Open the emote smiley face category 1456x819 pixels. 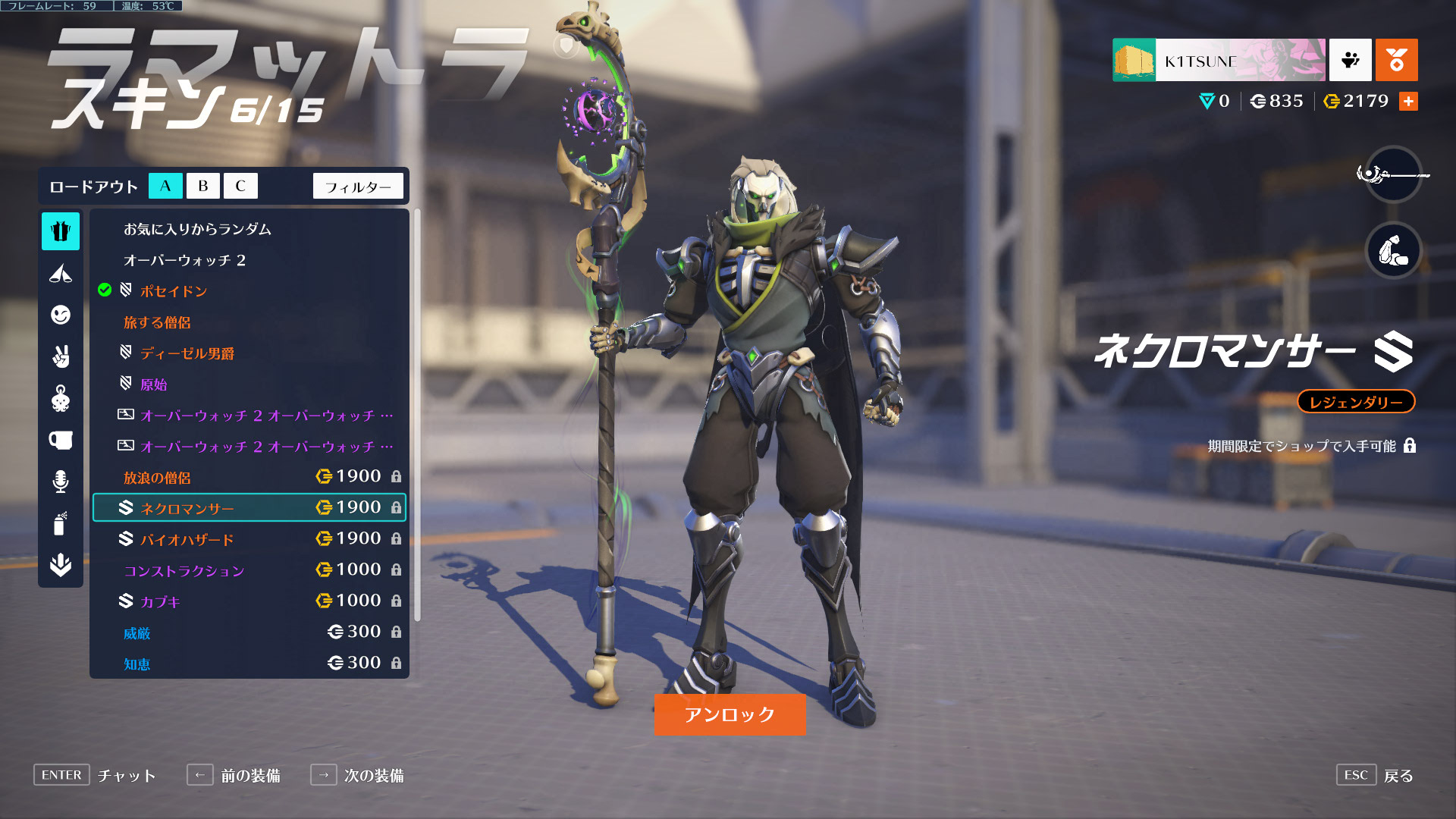point(61,315)
